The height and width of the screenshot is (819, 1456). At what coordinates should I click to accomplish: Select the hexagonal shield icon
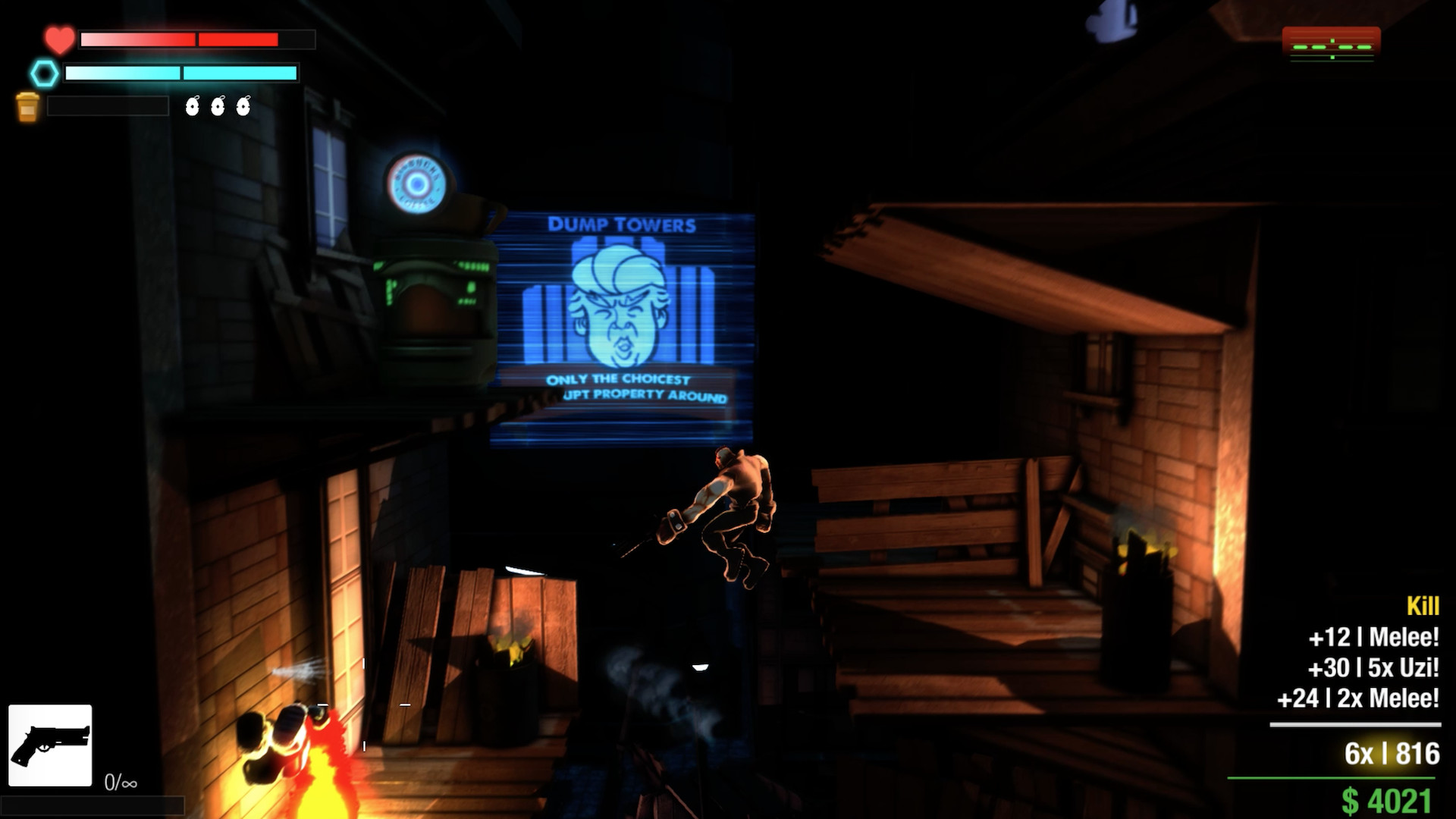[44, 74]
